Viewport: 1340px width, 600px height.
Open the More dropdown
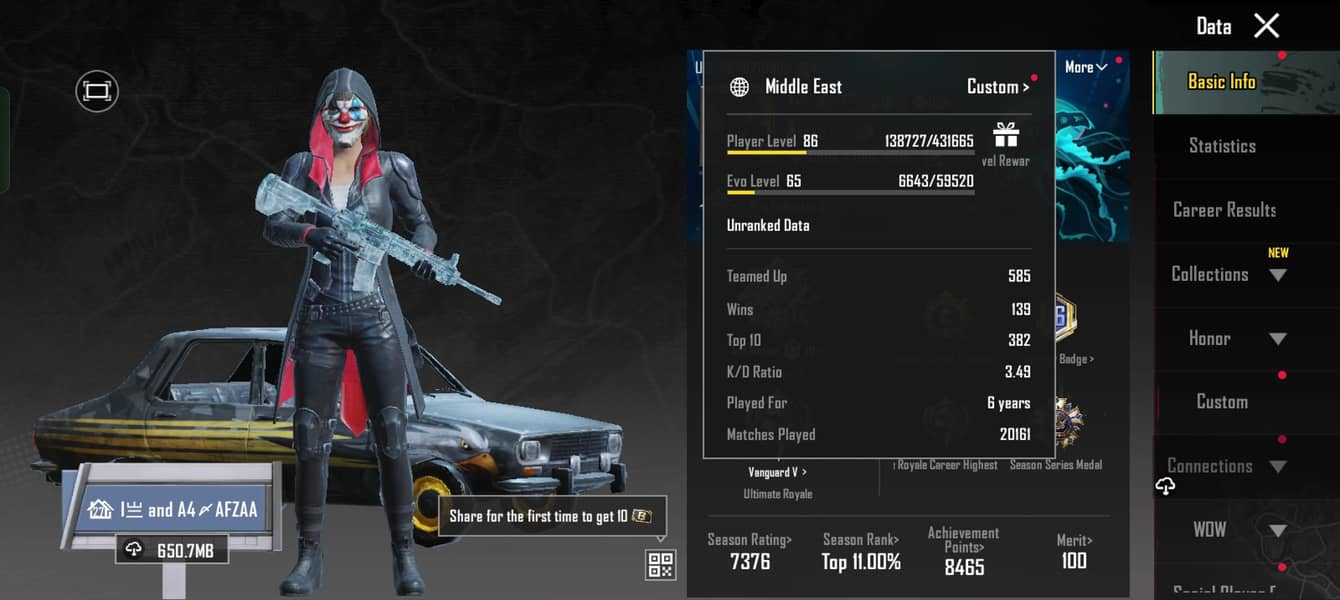click(x=1085, y=67)
